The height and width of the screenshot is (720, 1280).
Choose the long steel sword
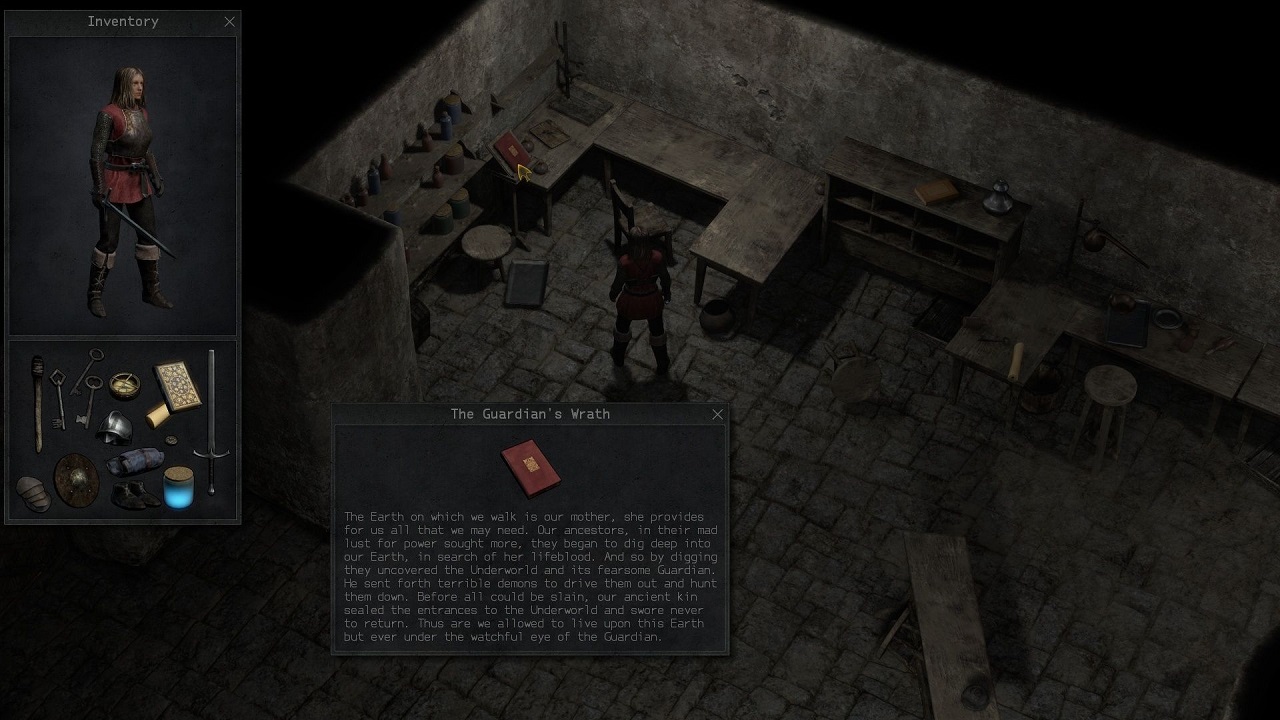(x=212, y=420)
